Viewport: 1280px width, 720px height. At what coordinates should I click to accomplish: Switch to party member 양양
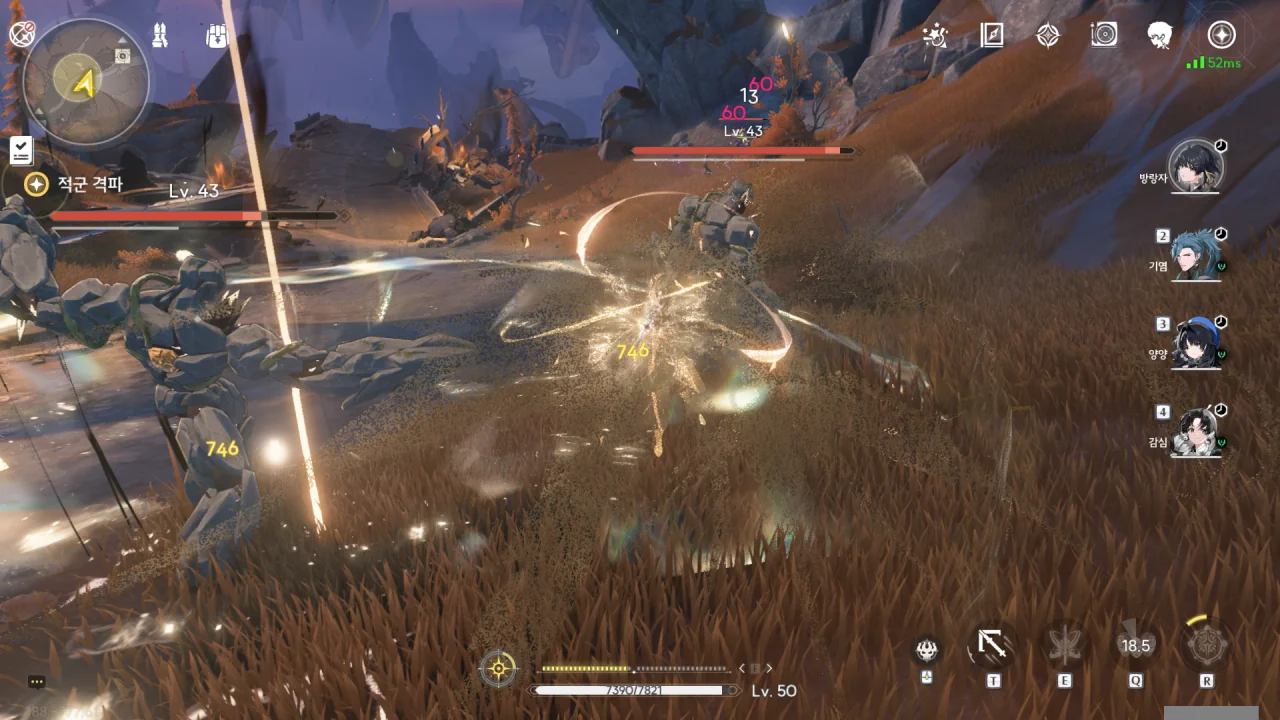[x=1196, y=343]
